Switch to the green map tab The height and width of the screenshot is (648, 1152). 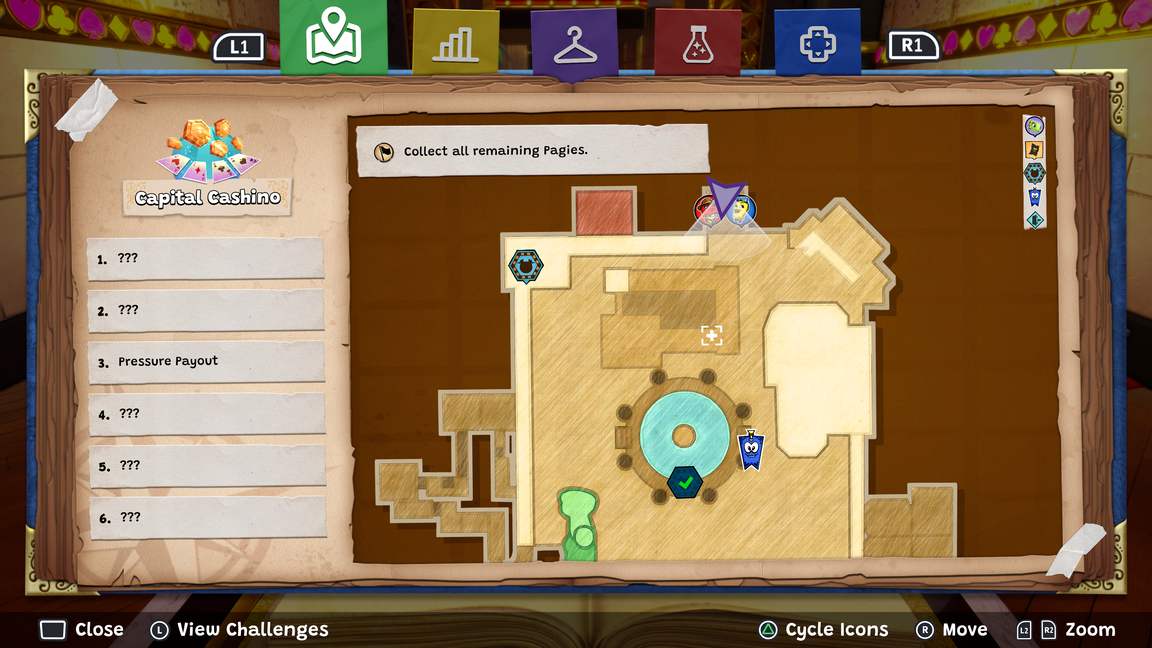pos(333,38)
